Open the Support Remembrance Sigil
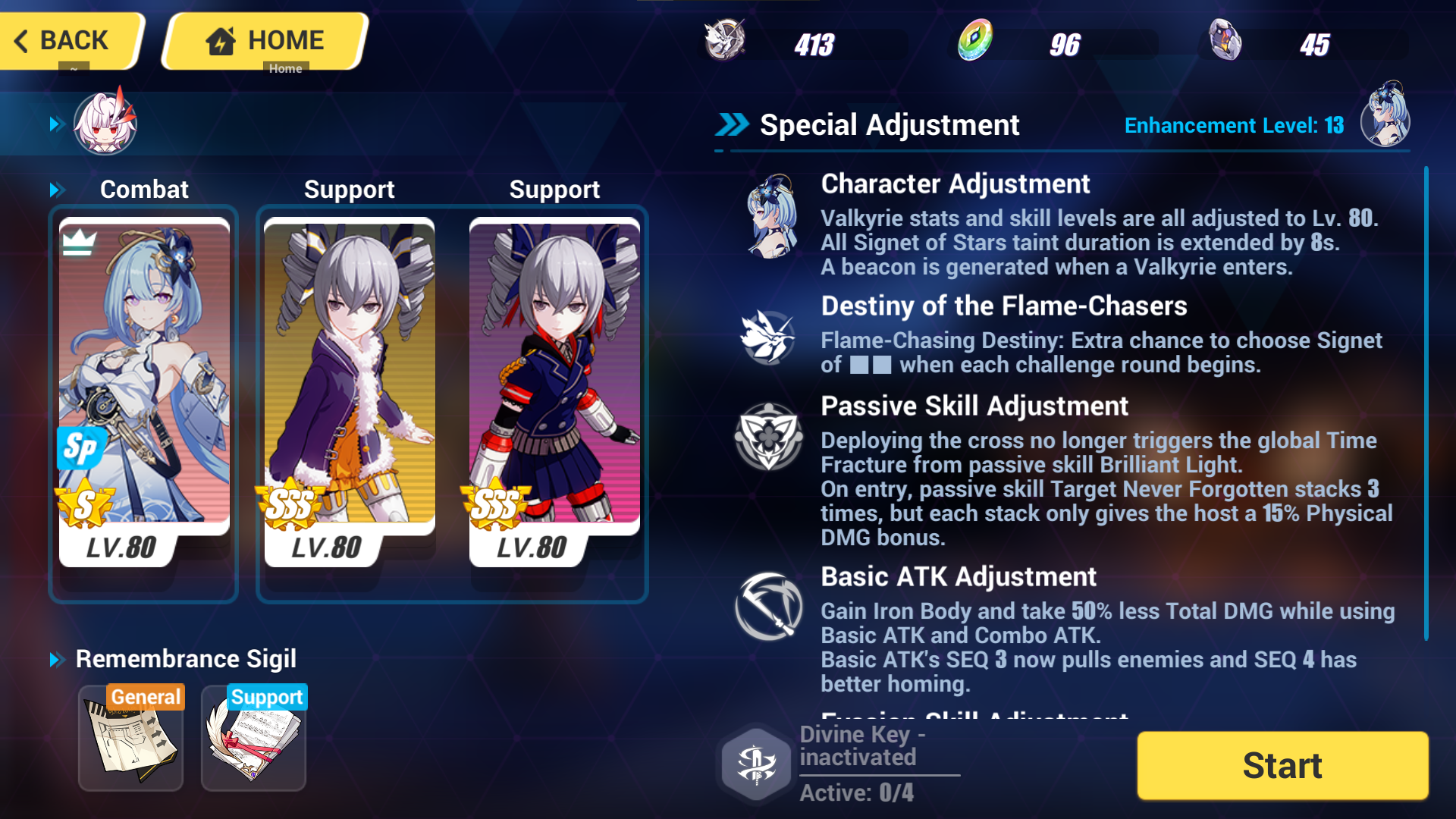This screenshot has height=819, width=1456. (253, 737)
